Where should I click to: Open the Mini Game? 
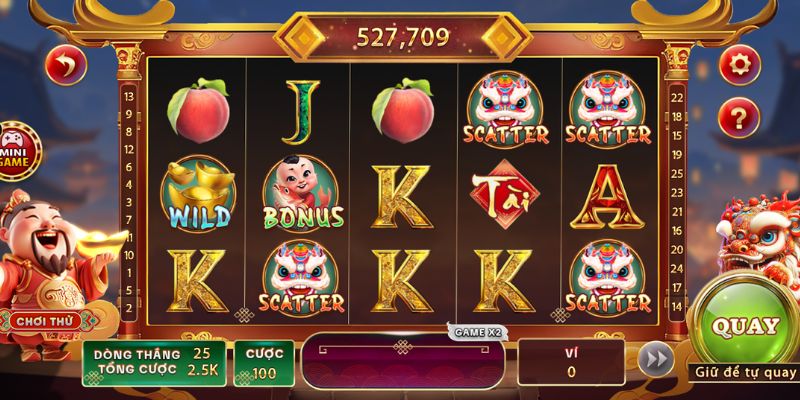(x=15, y=150)
